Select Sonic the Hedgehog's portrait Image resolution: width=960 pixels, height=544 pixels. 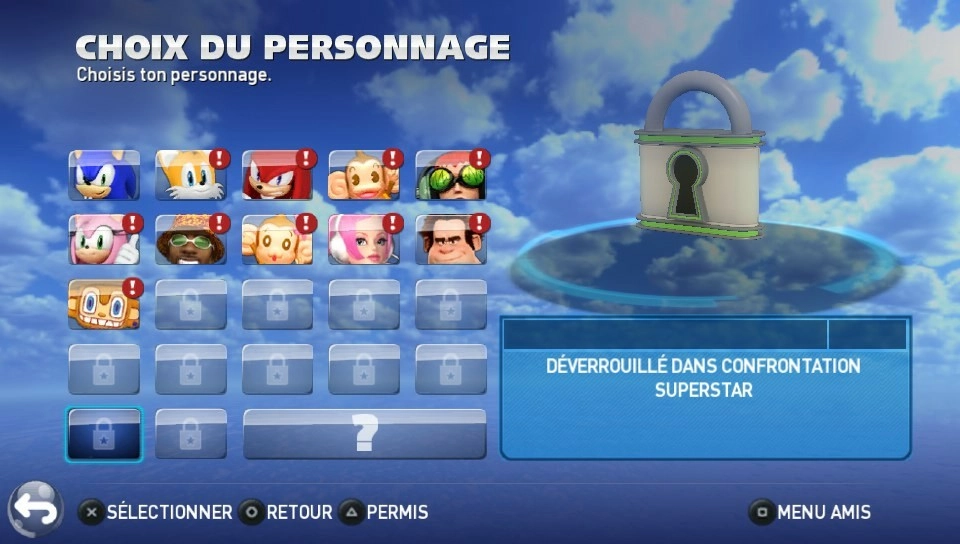(104, 175)
